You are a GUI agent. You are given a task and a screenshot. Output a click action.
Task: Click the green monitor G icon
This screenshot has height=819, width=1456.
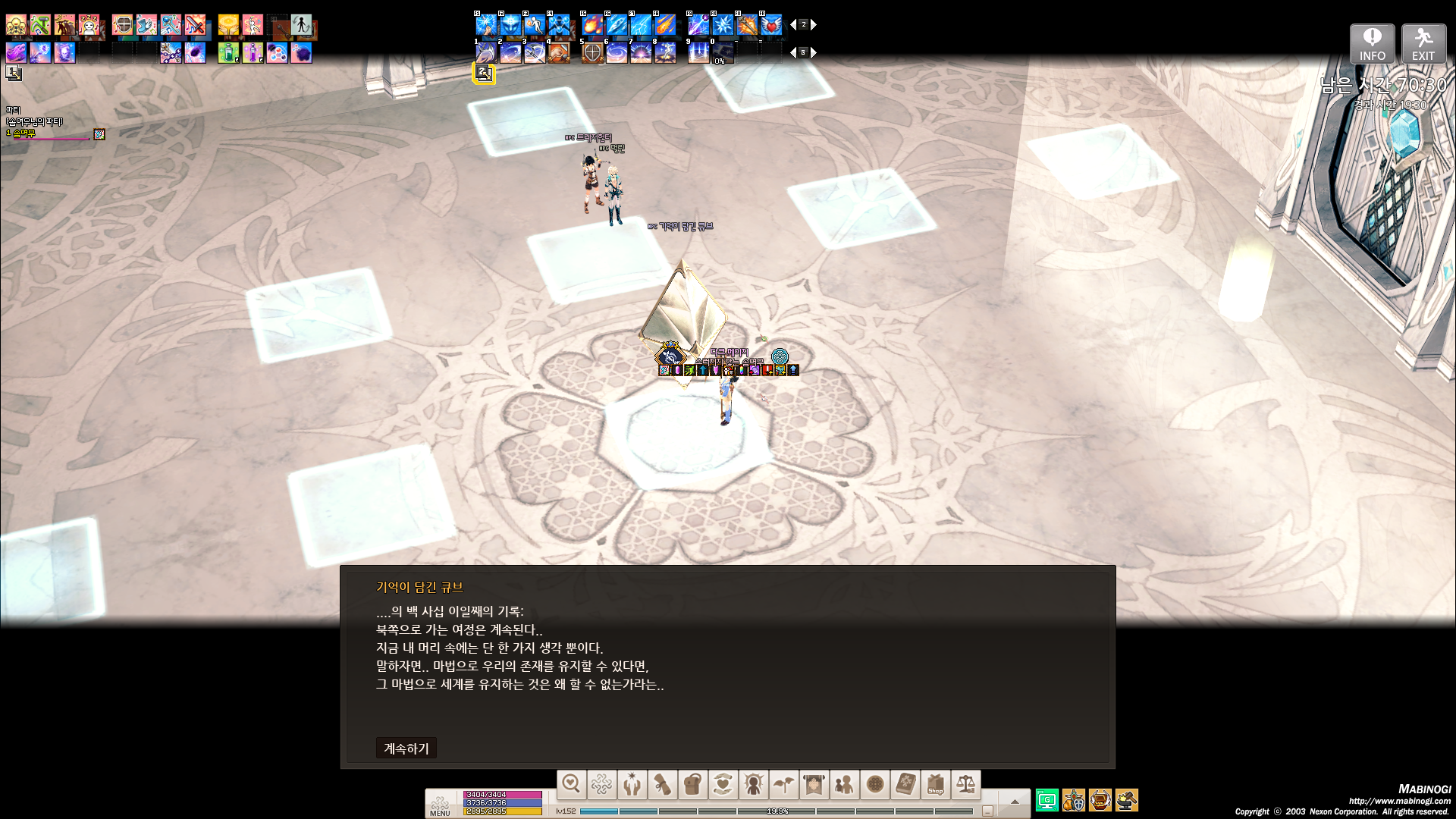(x=1047, y=800)
